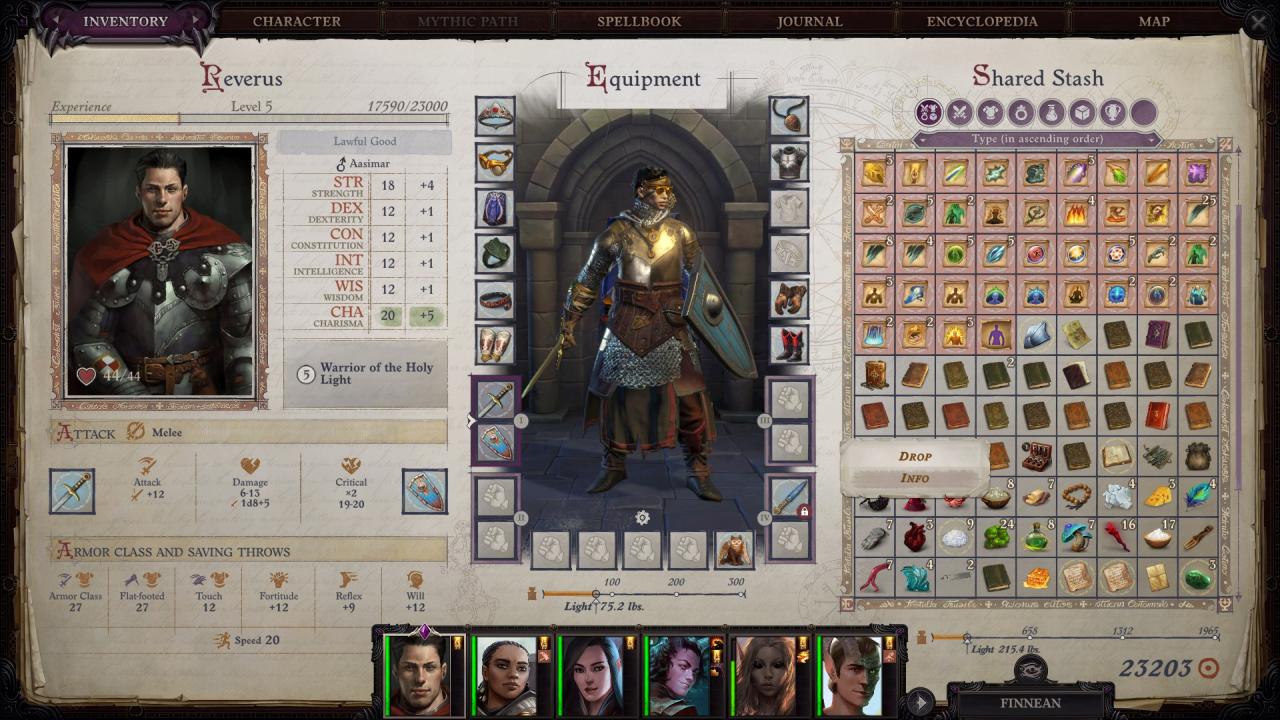Choose Drop from the context menu
1280x720 pixels.
[x=915, y=456]
